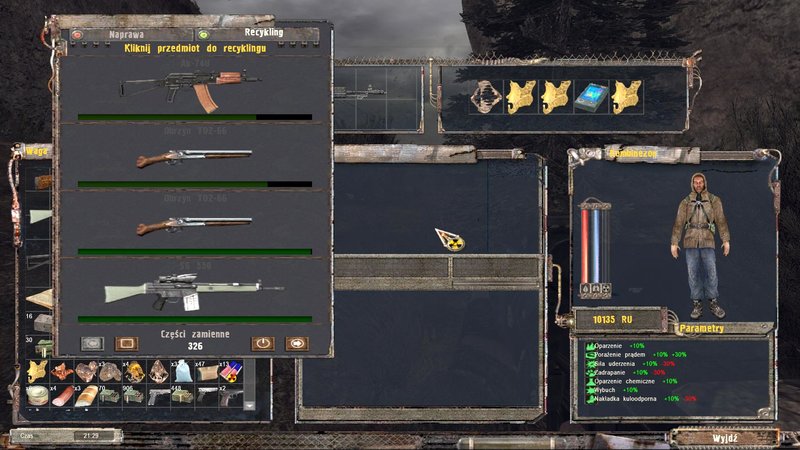Open the Recykling tab
The height and width of the screenshot is (450, 800).
point(262,33)
